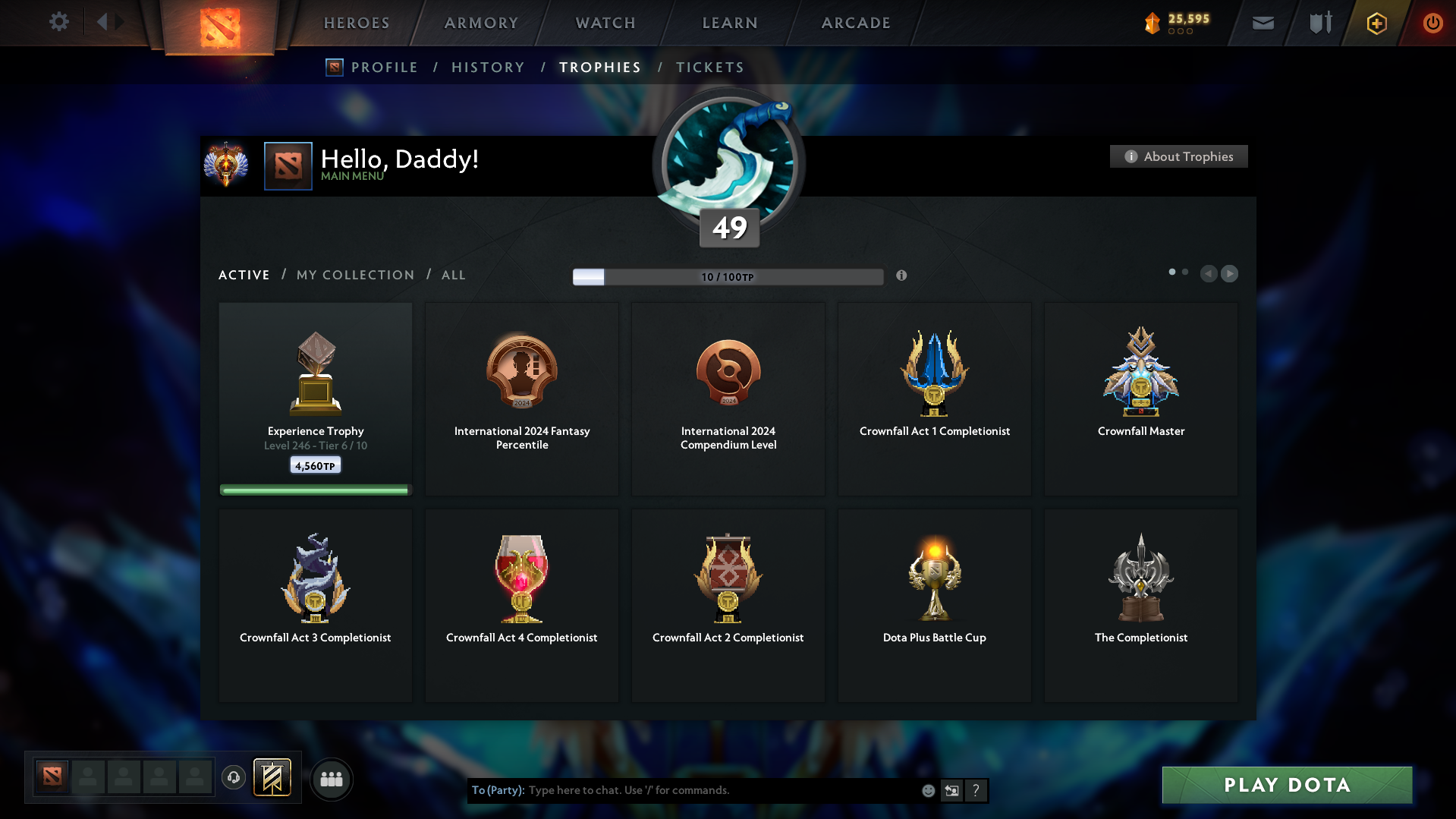Click the 10/100TP progress bar

728,276
